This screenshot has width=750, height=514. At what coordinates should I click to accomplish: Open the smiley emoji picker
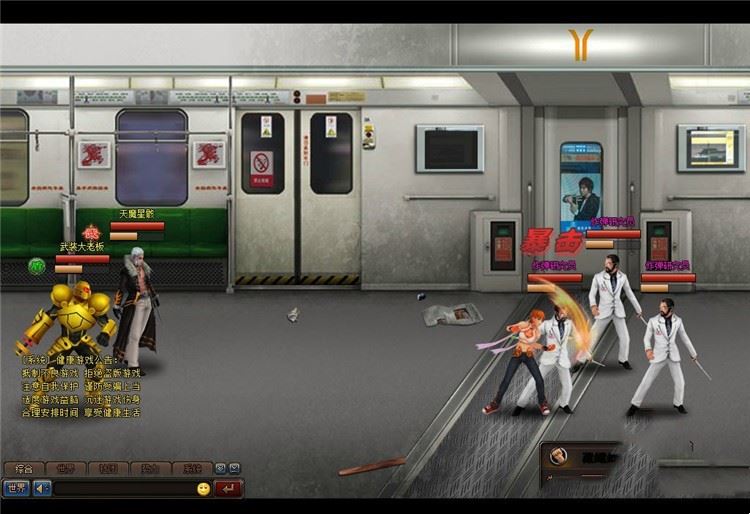[x=204, y=488]
